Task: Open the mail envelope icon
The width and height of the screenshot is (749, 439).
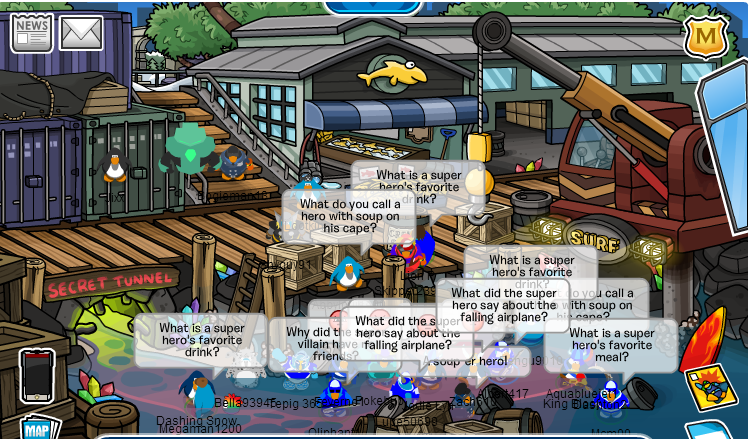Action: click(81, 33)
